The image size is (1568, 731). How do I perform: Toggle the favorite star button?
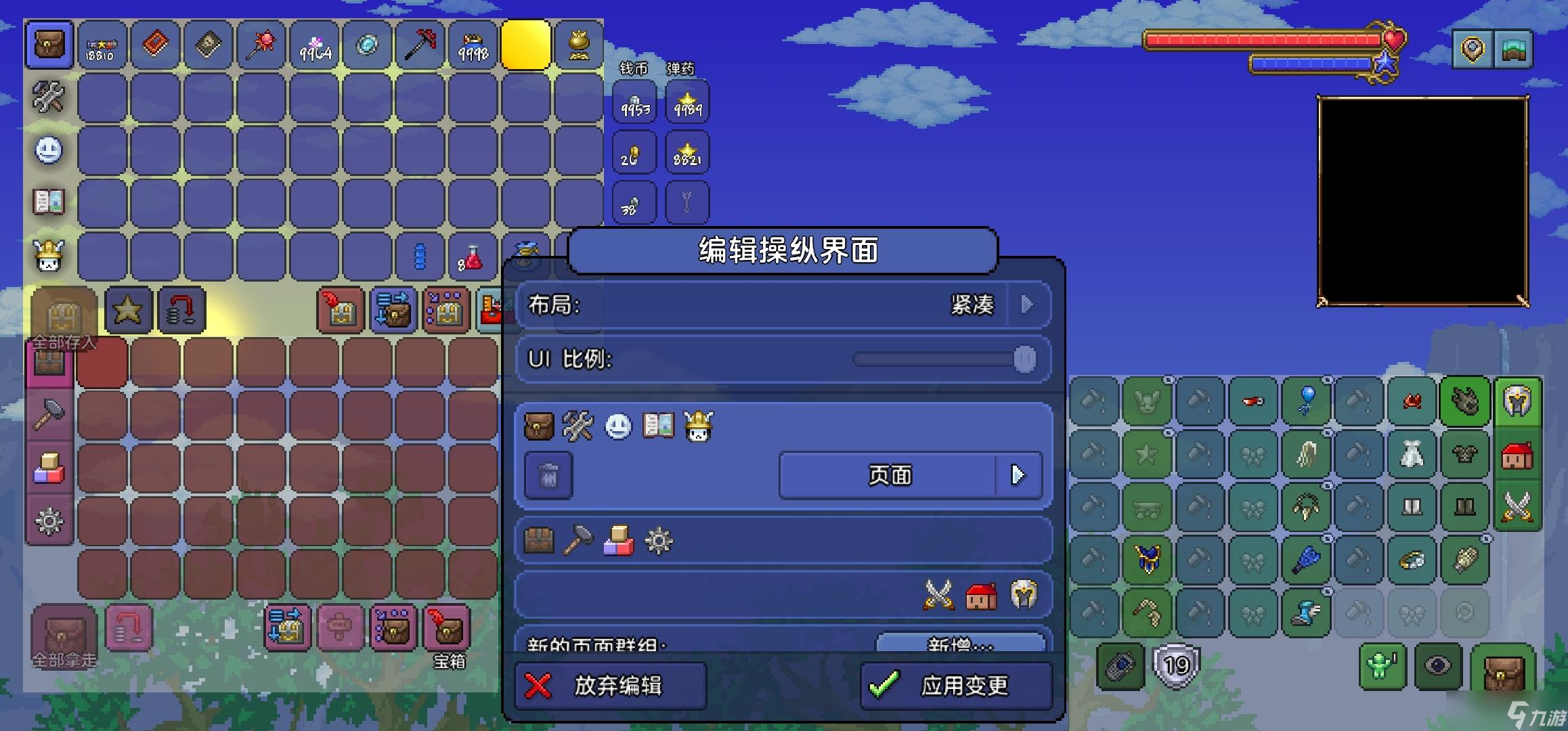tap(128, 311)
